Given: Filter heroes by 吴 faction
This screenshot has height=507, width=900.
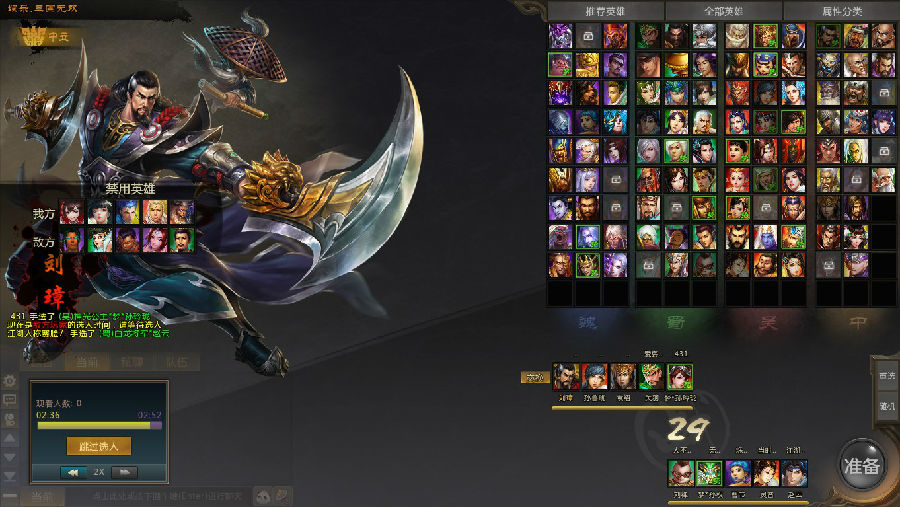Looking at the screenshot, I should point(768,322).
